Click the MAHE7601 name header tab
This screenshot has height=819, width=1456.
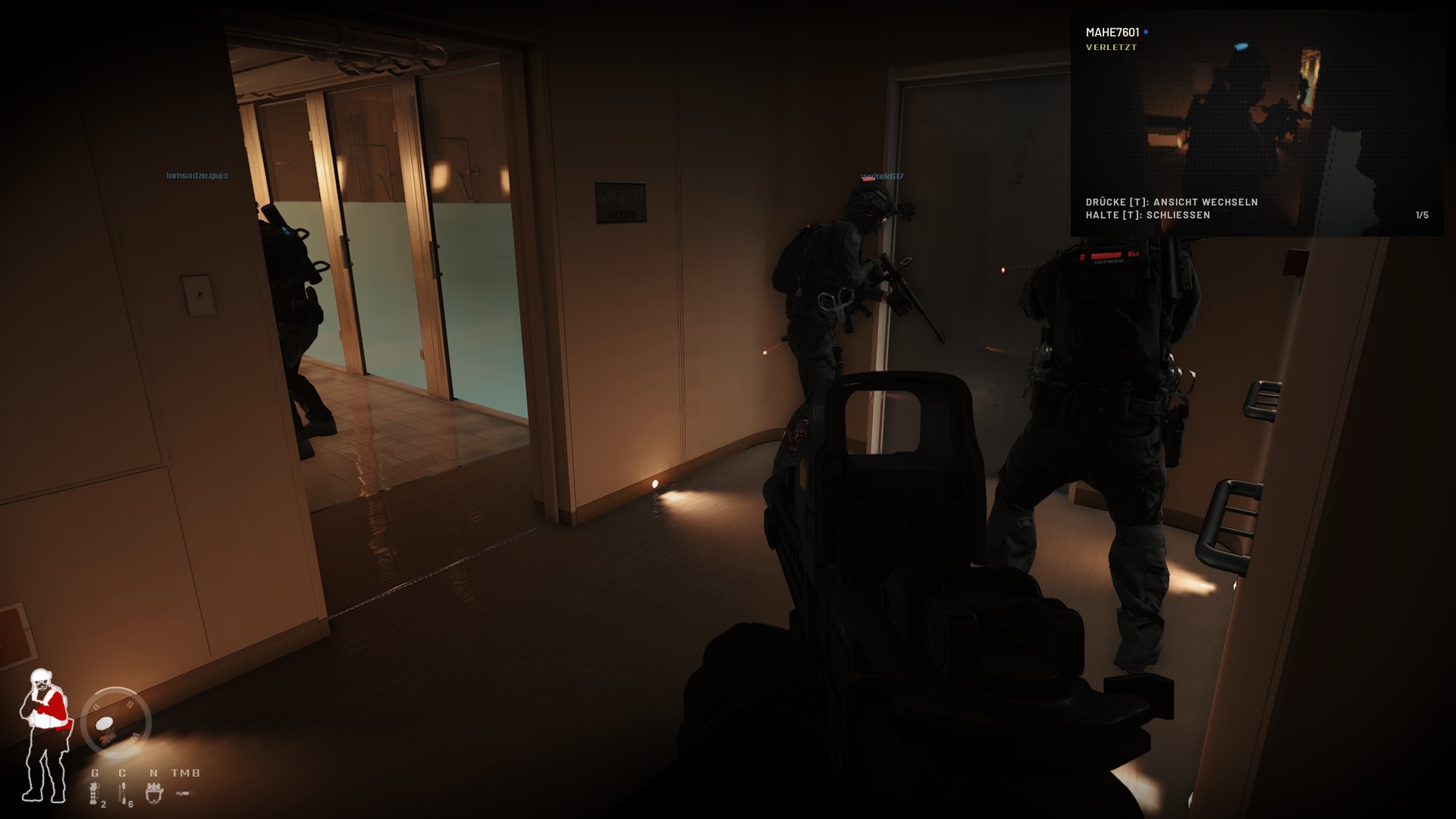(x=1112, y=31)
